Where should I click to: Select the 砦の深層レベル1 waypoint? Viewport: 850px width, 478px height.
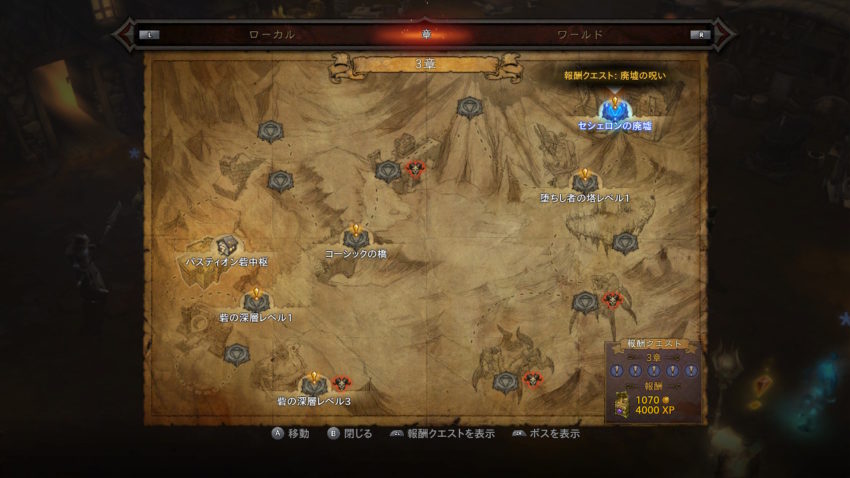[x=256, y=301]
